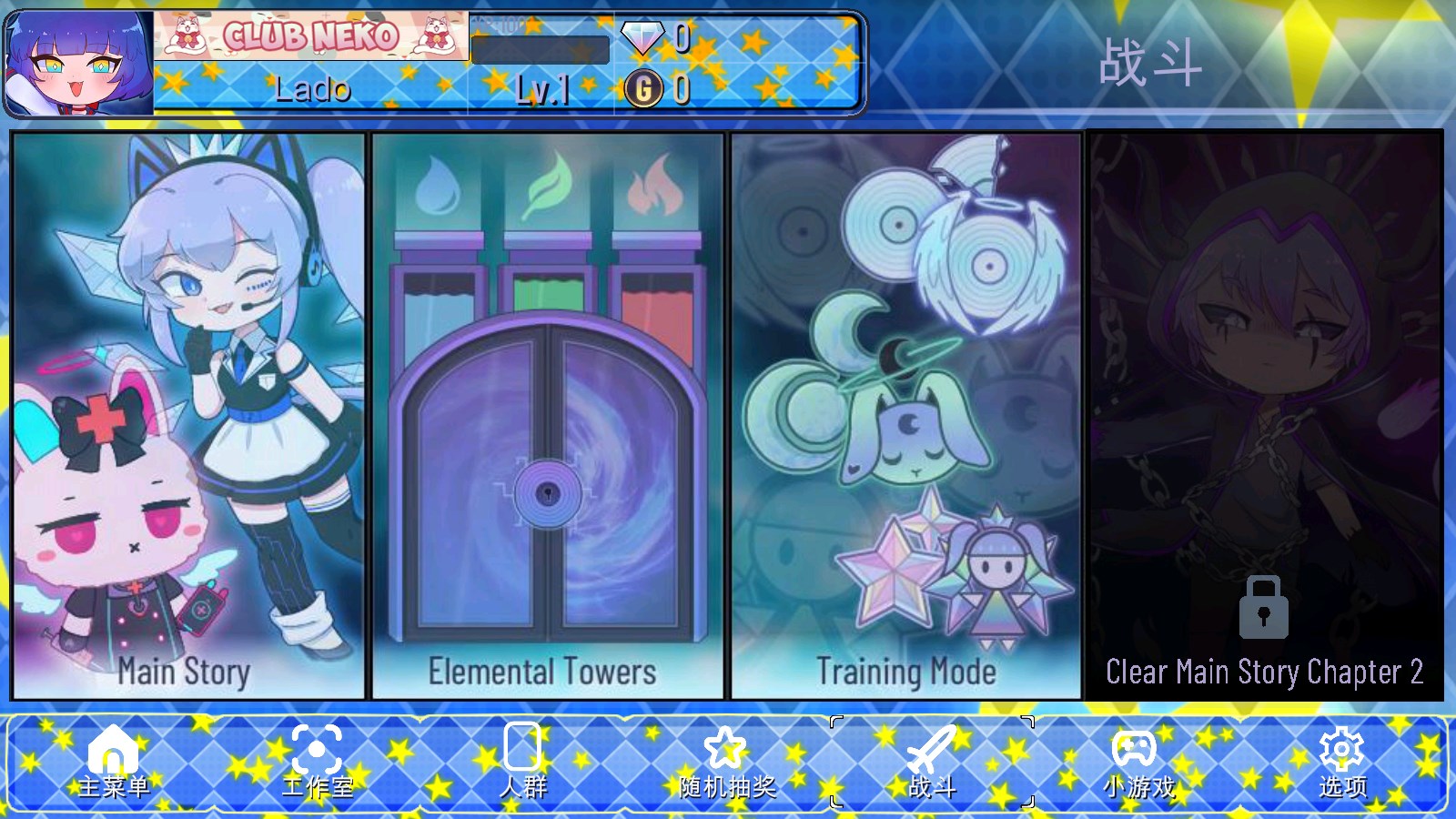The width and height of the screenshot is (1456, 819).
Task: Click the Lv.1 experience progress bar
Action: point(539,52)
